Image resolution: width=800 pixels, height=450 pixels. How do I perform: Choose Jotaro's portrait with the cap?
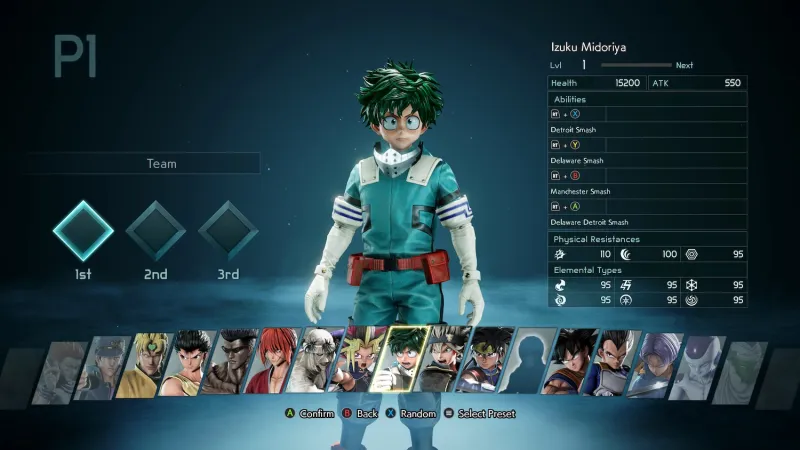[x=100, y=366]
